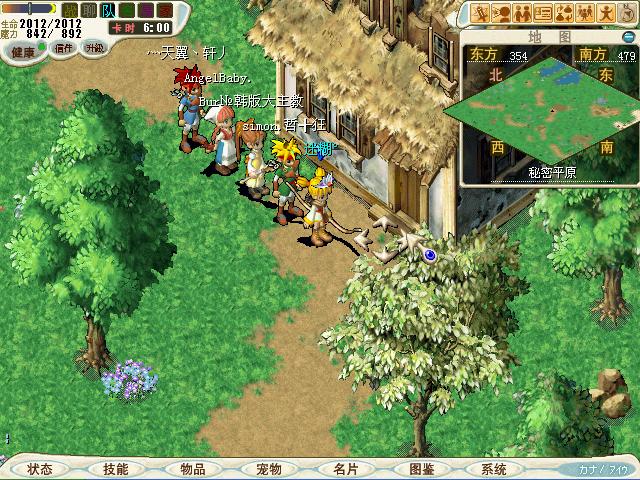Screen dimensions: 640x480
Task: Open the 物品 items menu
Action: (x=192, y=468)
